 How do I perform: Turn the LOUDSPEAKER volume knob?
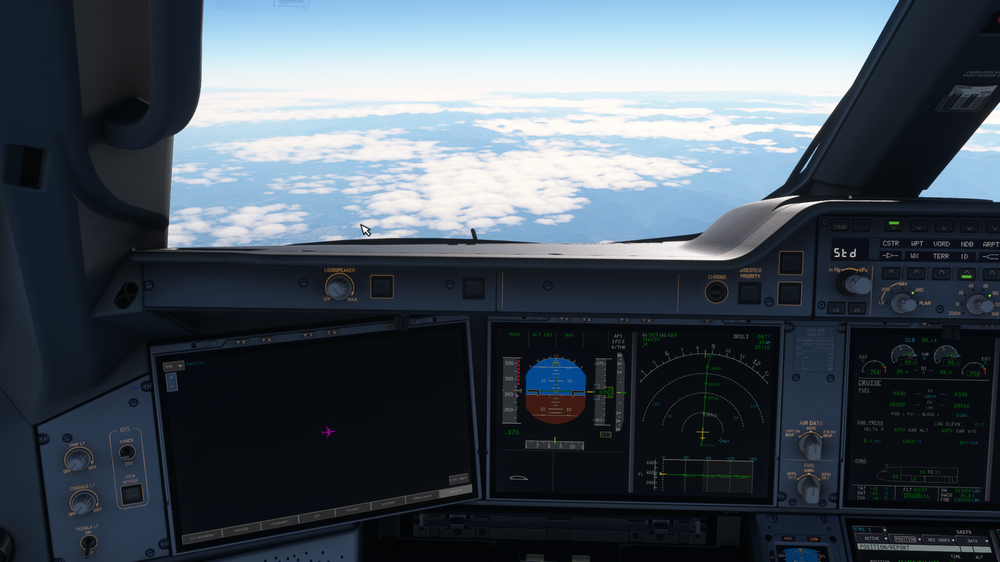point(339,287)
